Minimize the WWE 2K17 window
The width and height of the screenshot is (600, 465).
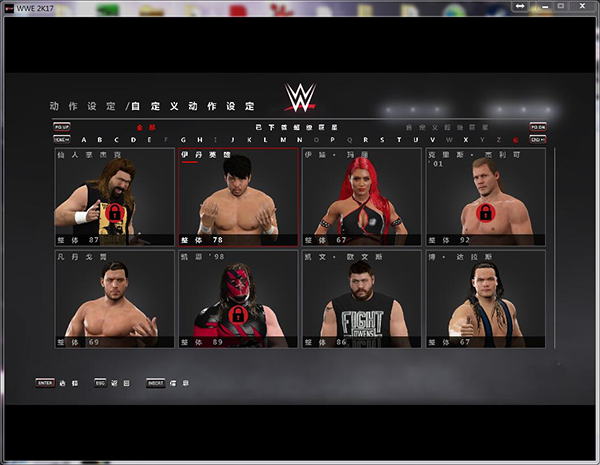click(546, 7)
